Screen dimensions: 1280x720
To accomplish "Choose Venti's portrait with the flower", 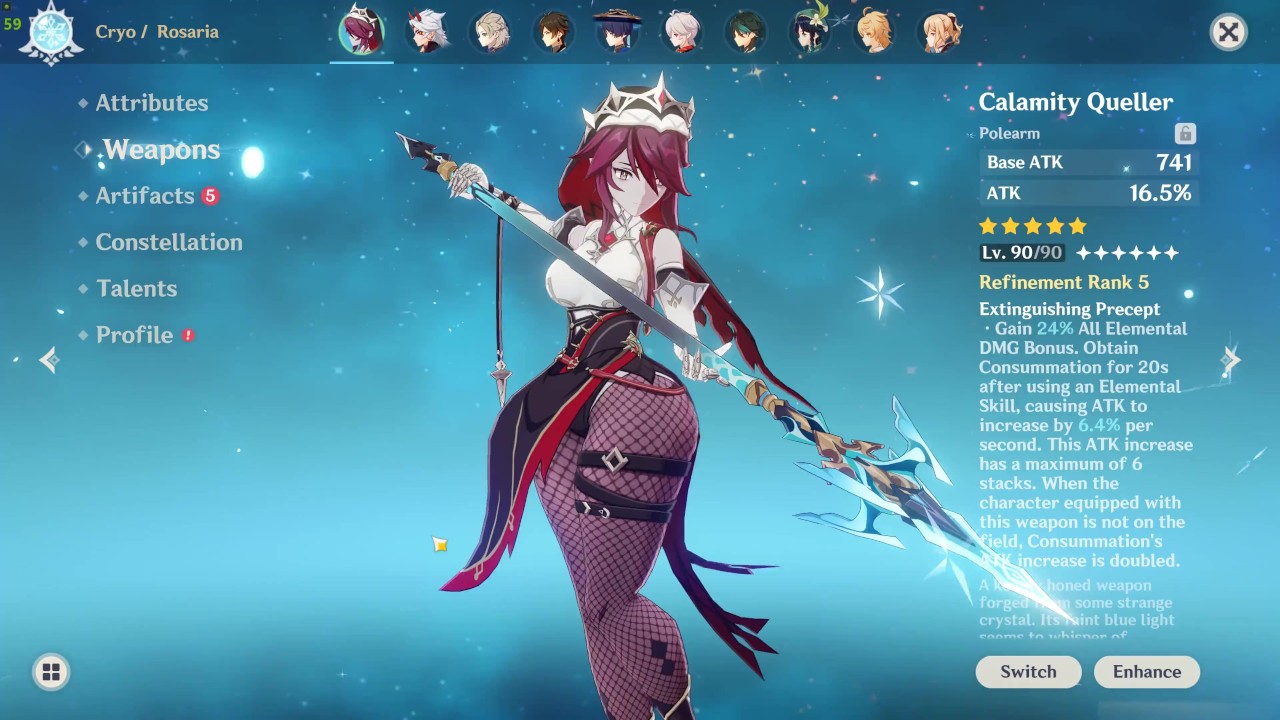I will click(x=811, y=31).
